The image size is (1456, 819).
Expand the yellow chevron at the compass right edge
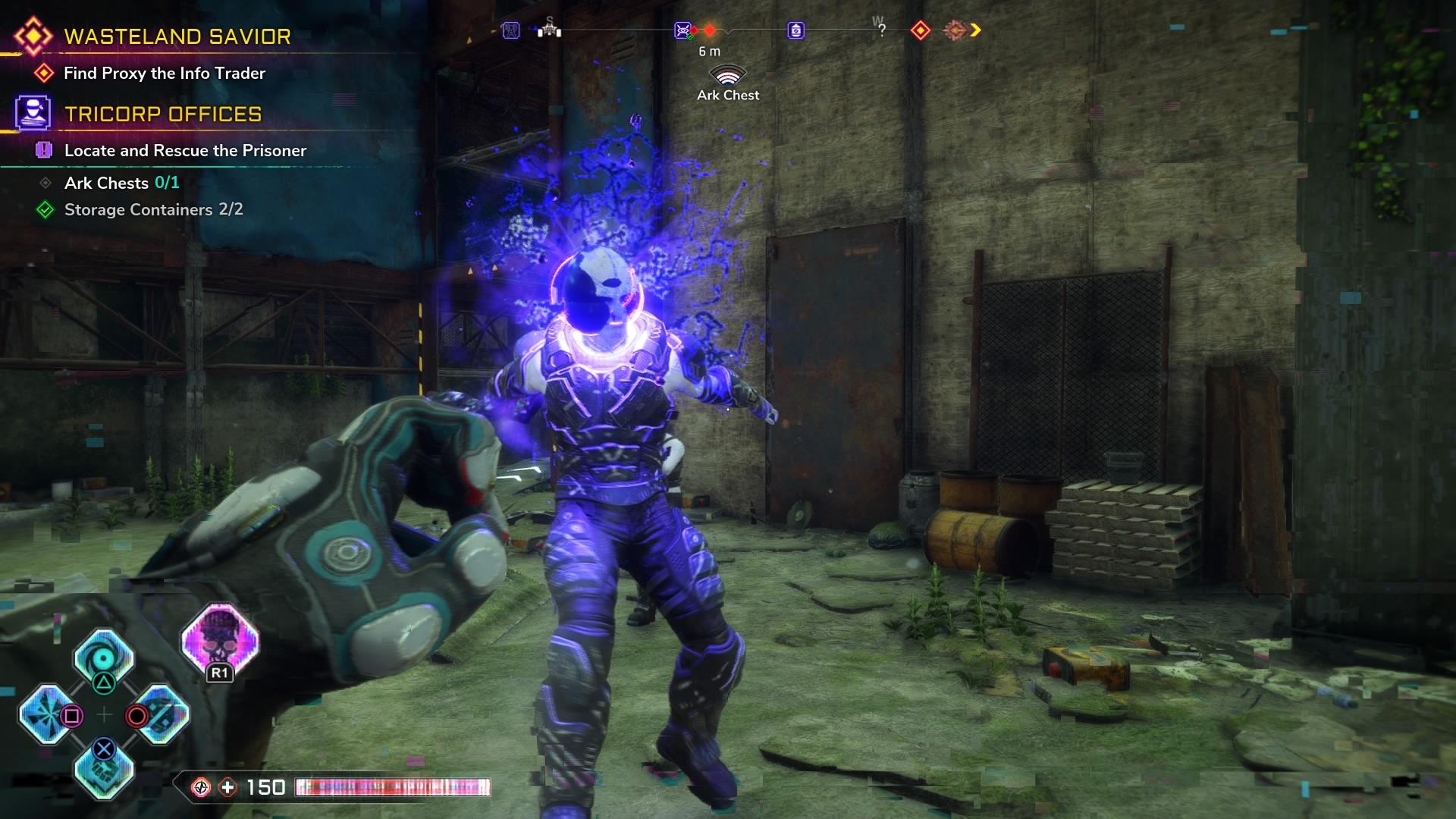click(976, 30)
